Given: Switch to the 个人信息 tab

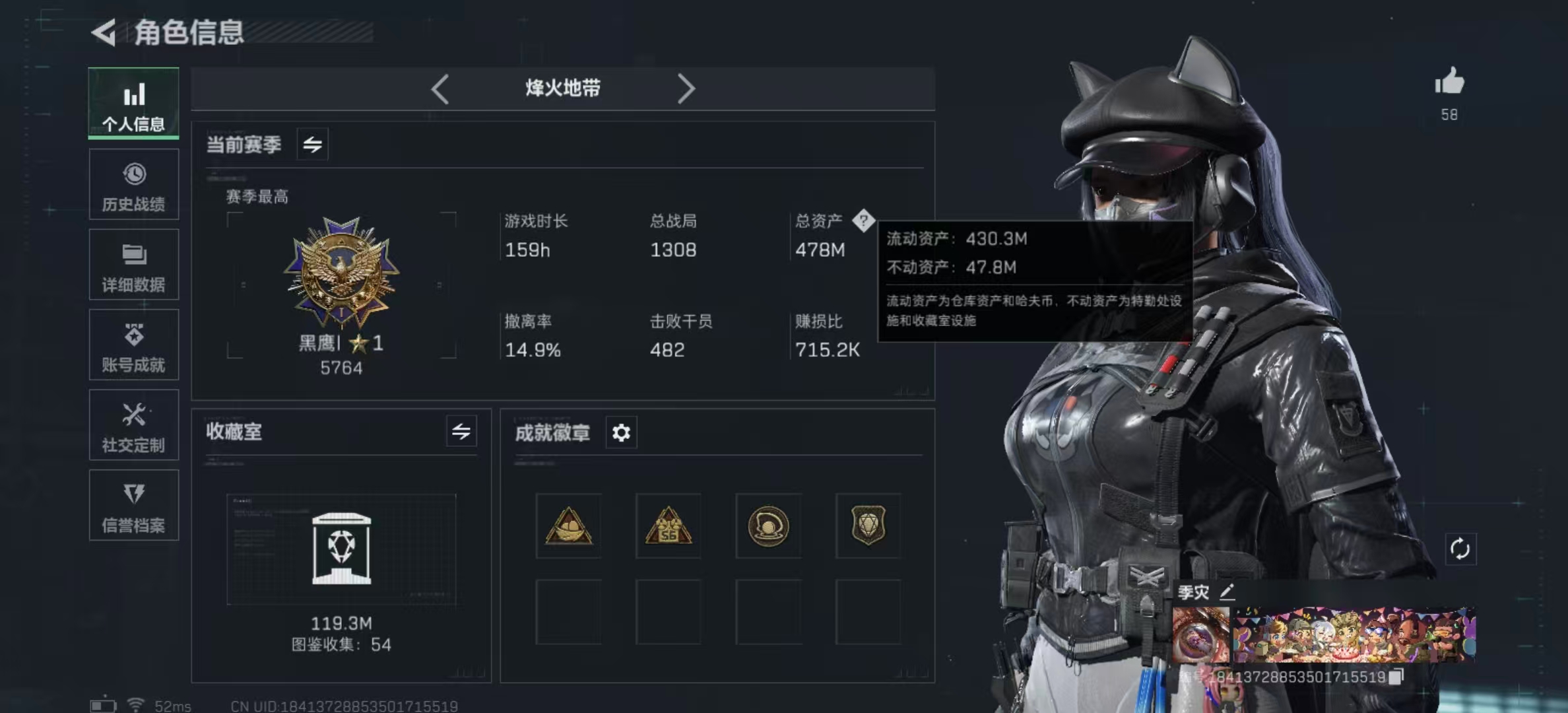Looking at the screenshot, I should (134, 104).
